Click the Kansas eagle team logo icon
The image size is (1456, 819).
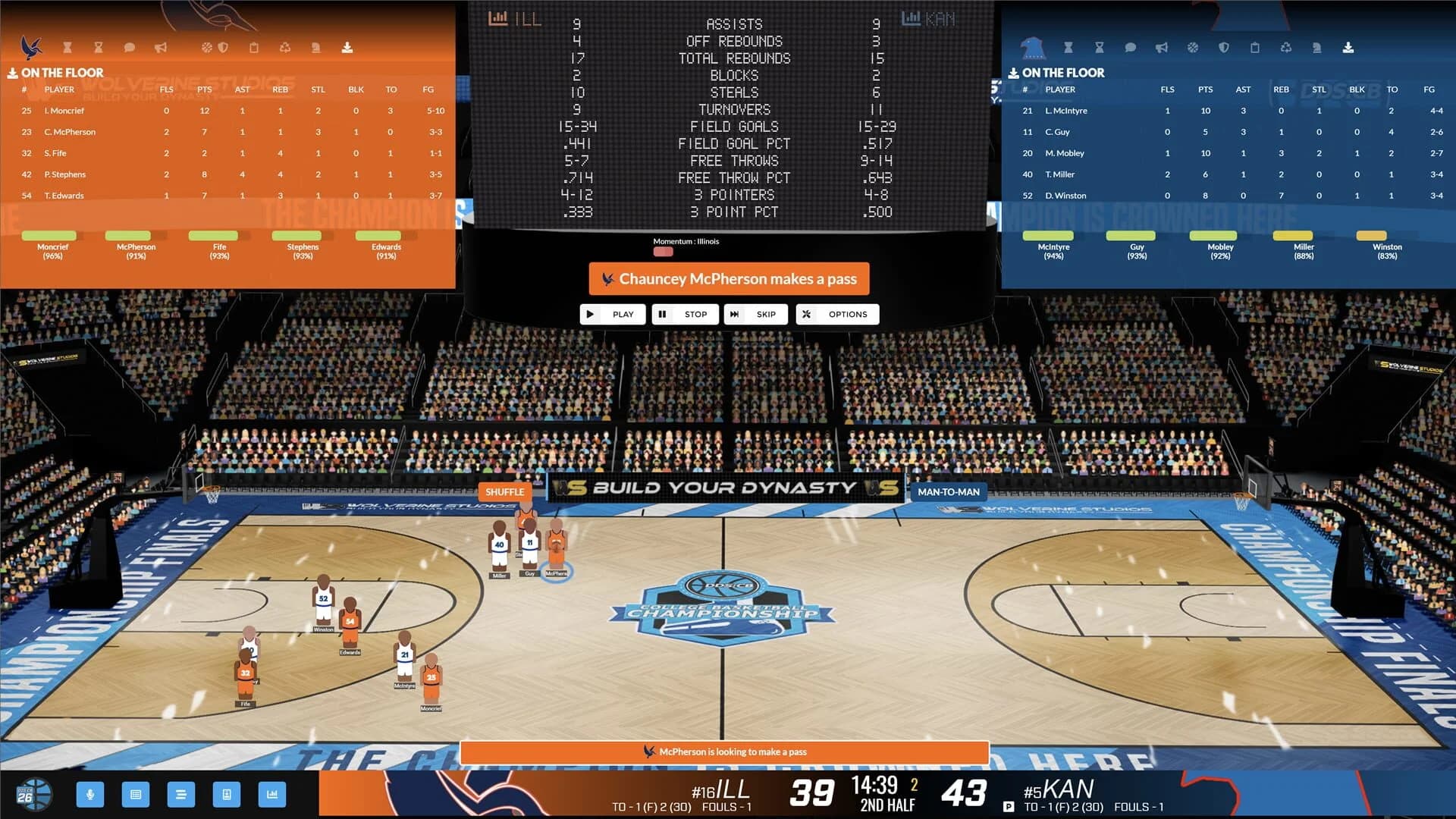tap(1034, 48)
